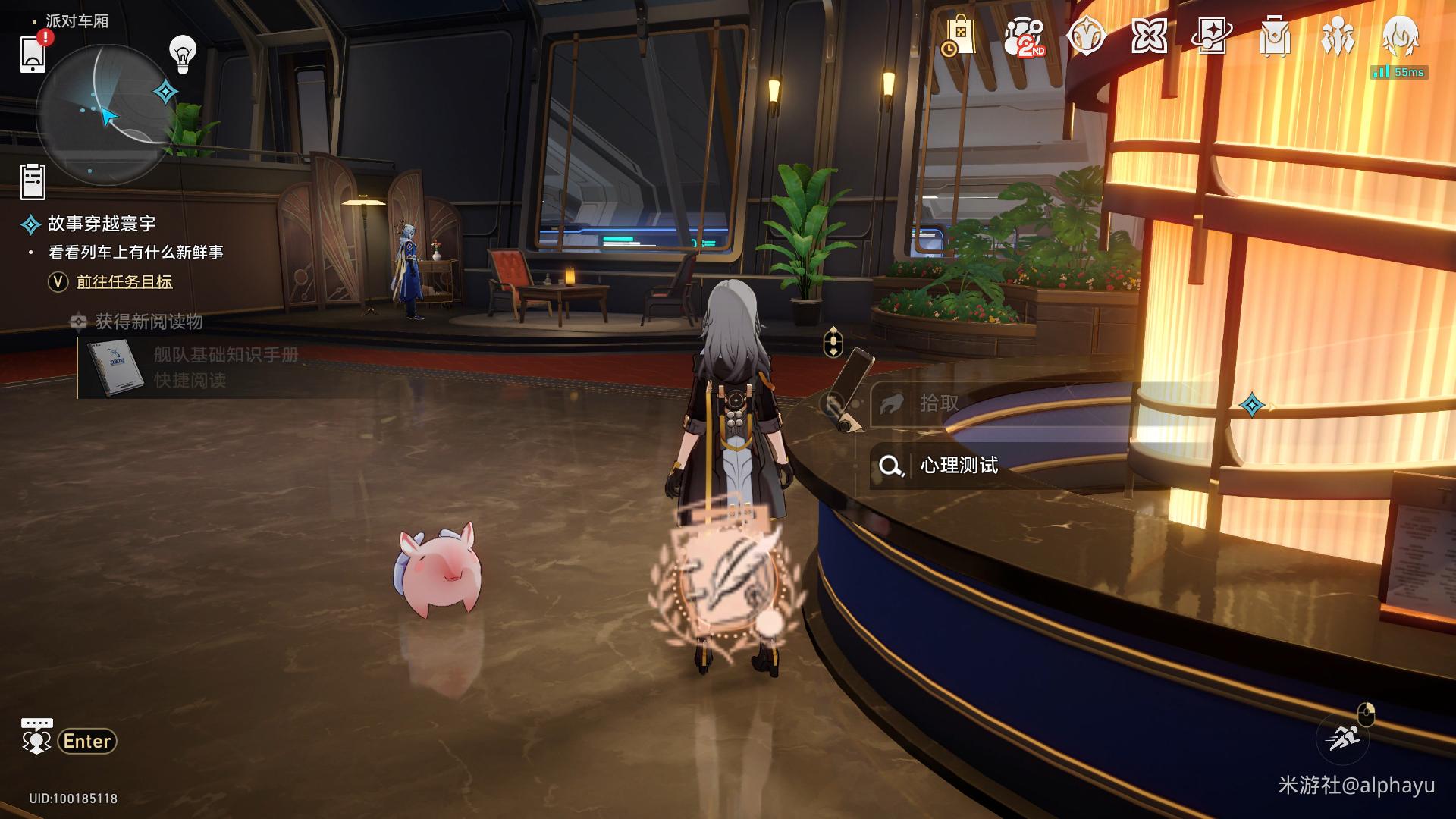Open the chat icon
Image resolution: width=1456 pixels, height=819 pixels.
(x=36, y=736)
